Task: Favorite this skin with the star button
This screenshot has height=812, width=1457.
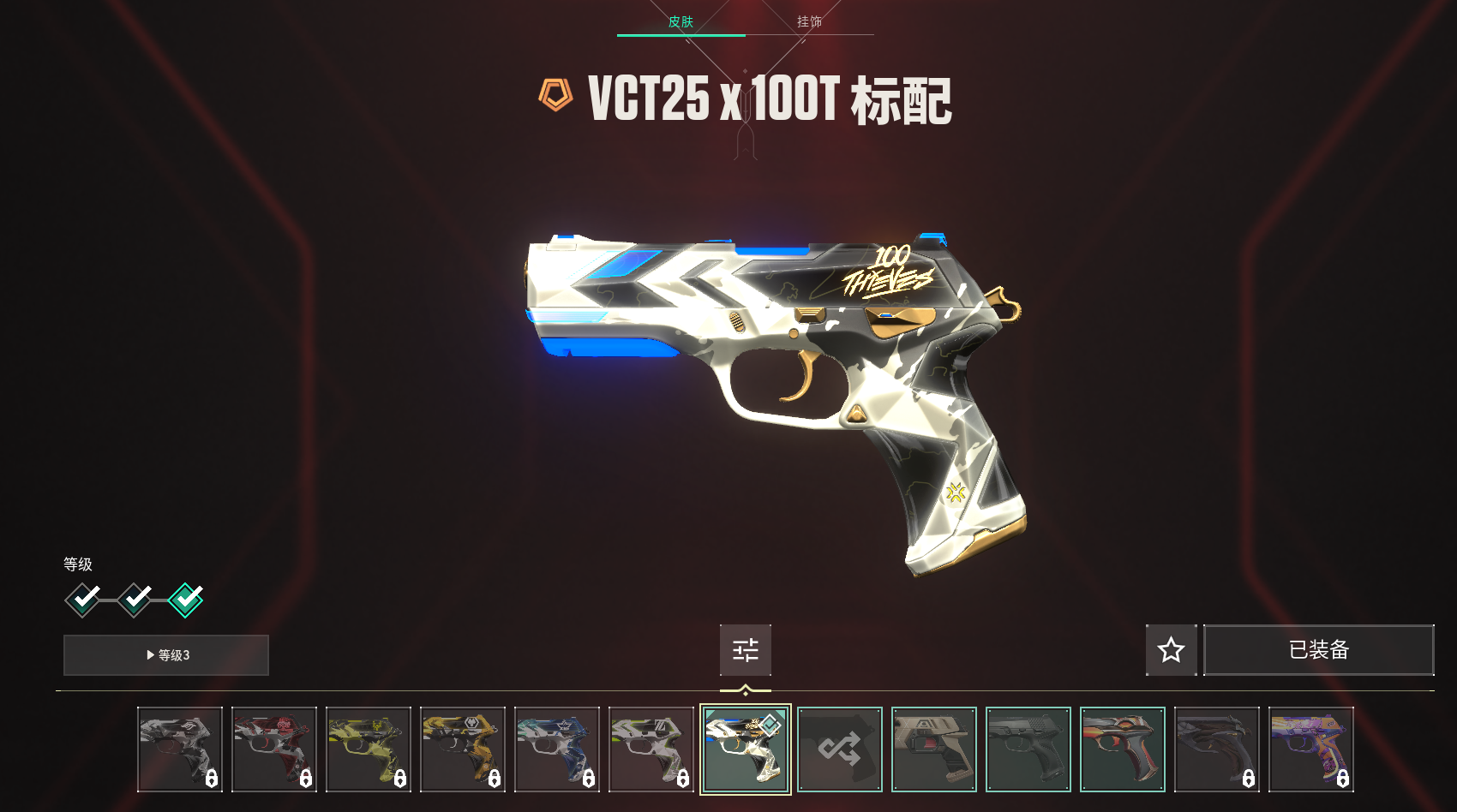Action: (x=1171, y=650)
